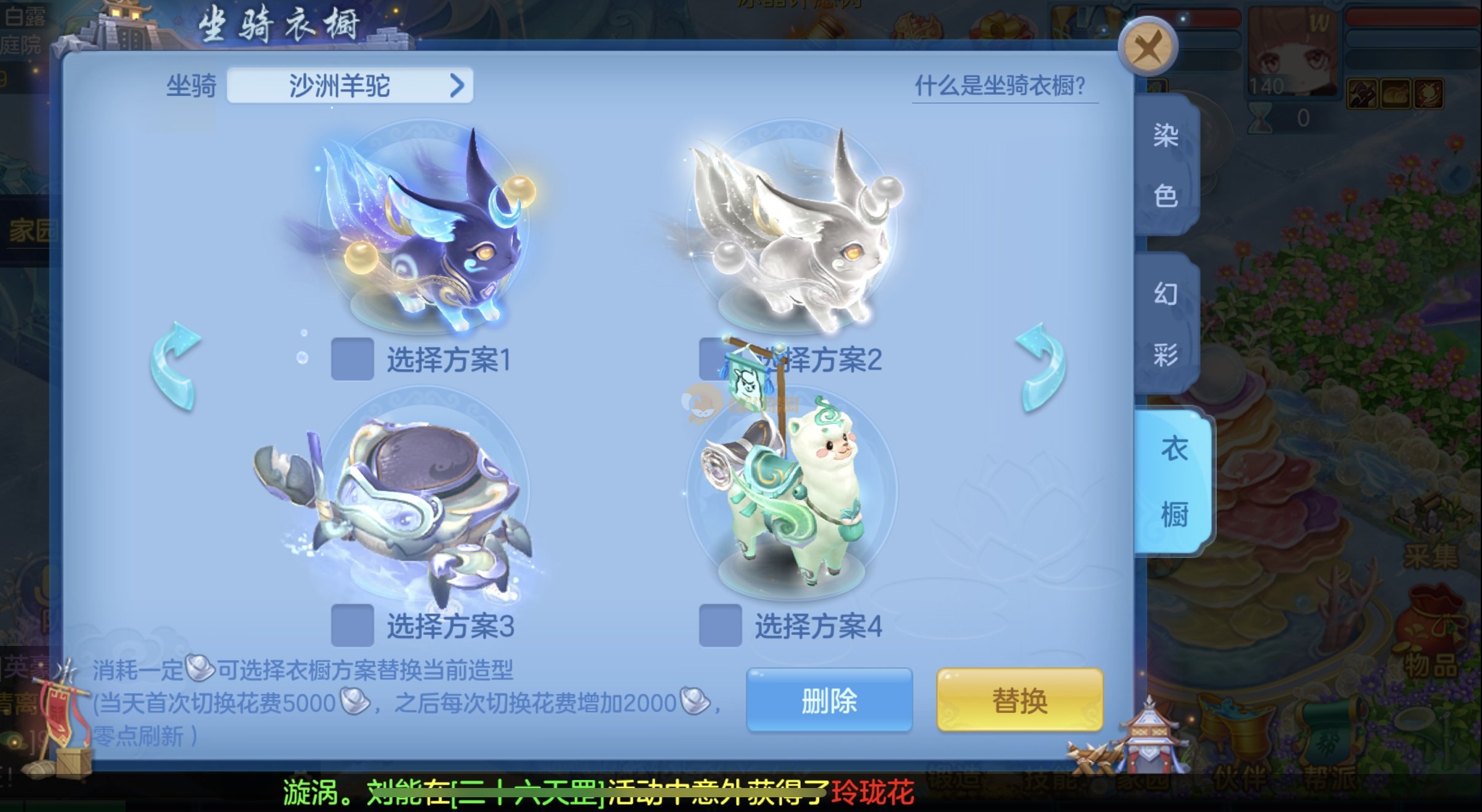The height and width of the screenshot is (812, 1482).
Task: Tick the 选择方案3 checkbox
Action: pos(352,626)
